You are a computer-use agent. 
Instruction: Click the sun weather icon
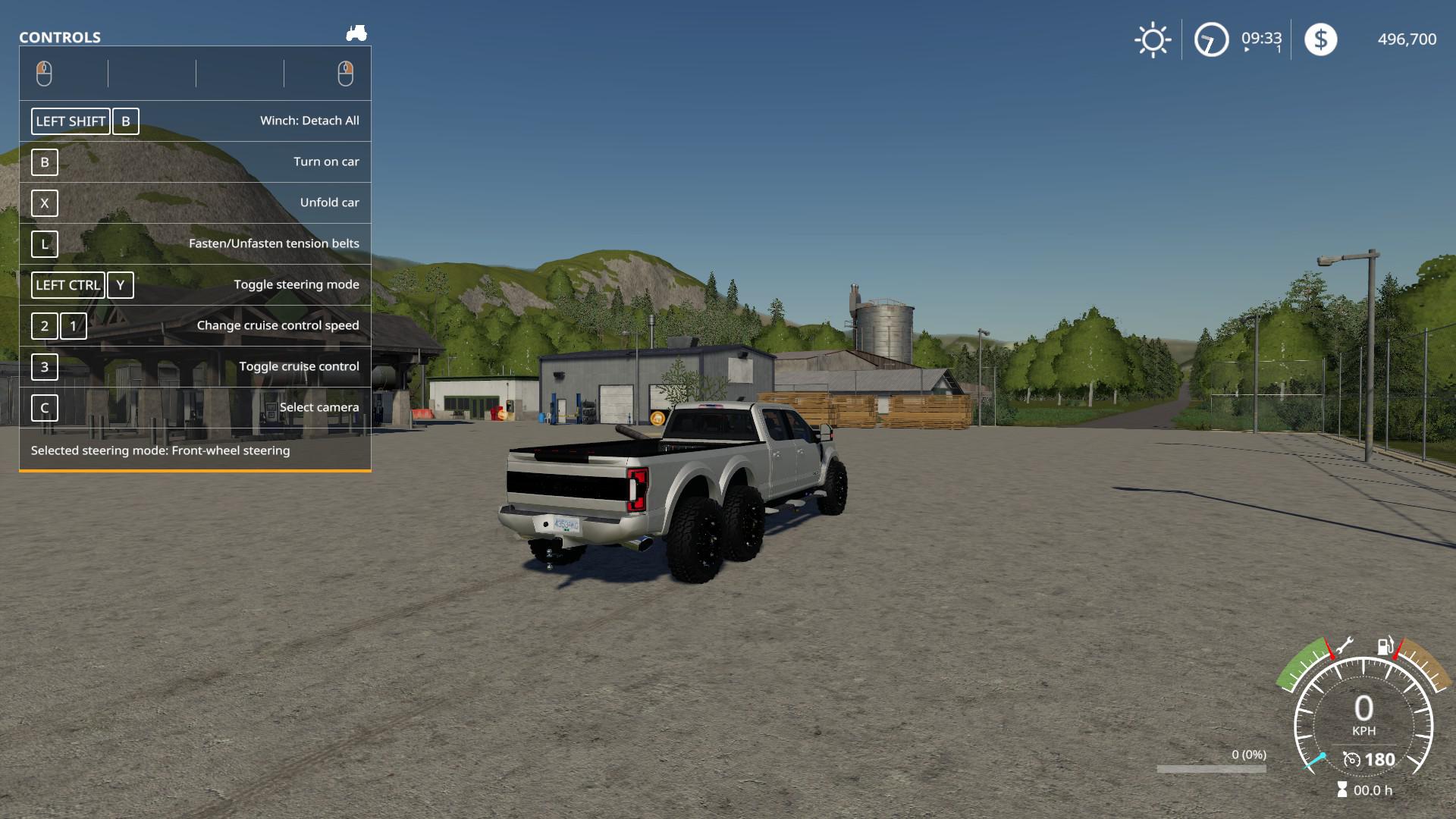(1153, 39)
